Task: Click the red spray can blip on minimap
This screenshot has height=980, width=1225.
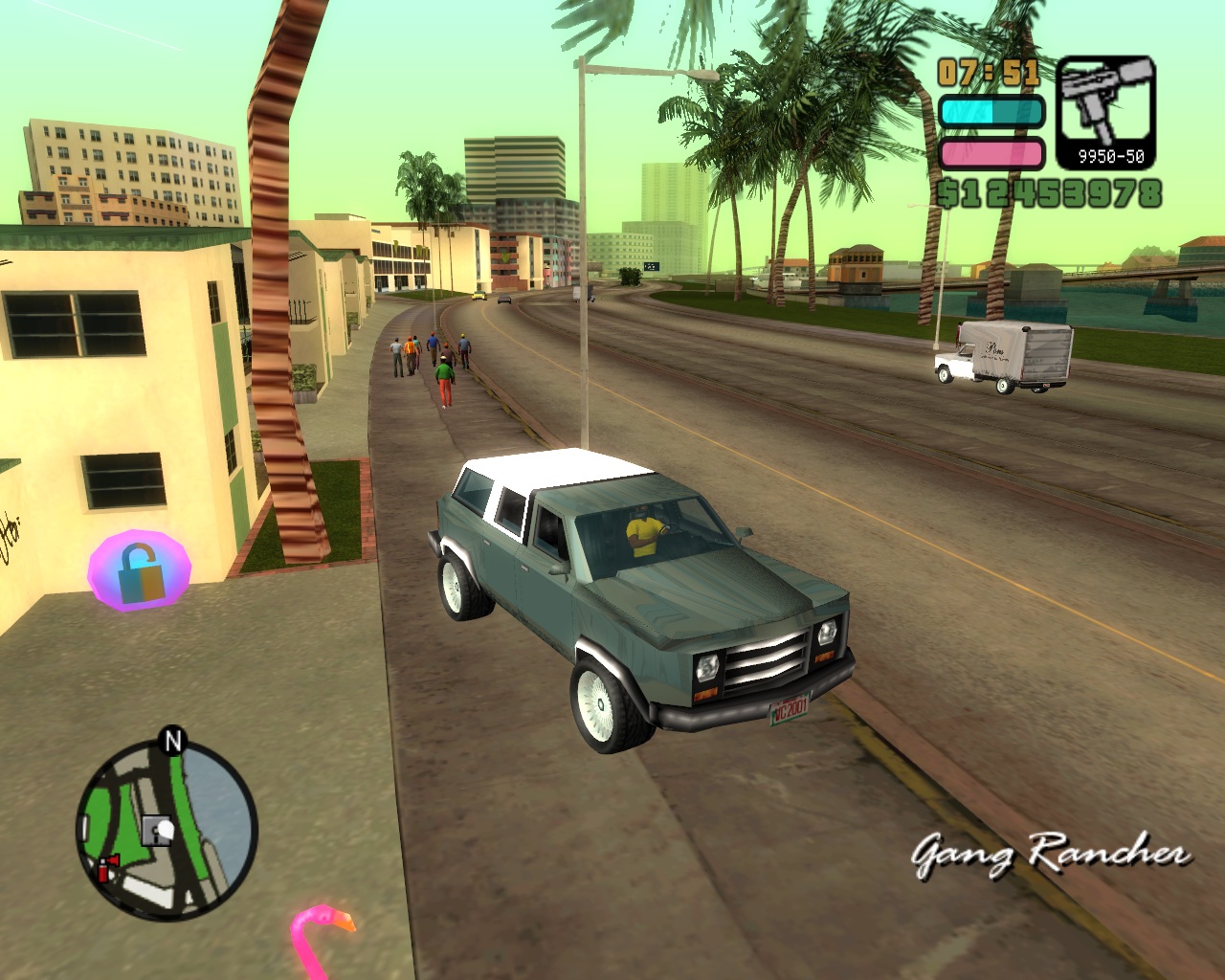Action: click(x=106, y=868)
